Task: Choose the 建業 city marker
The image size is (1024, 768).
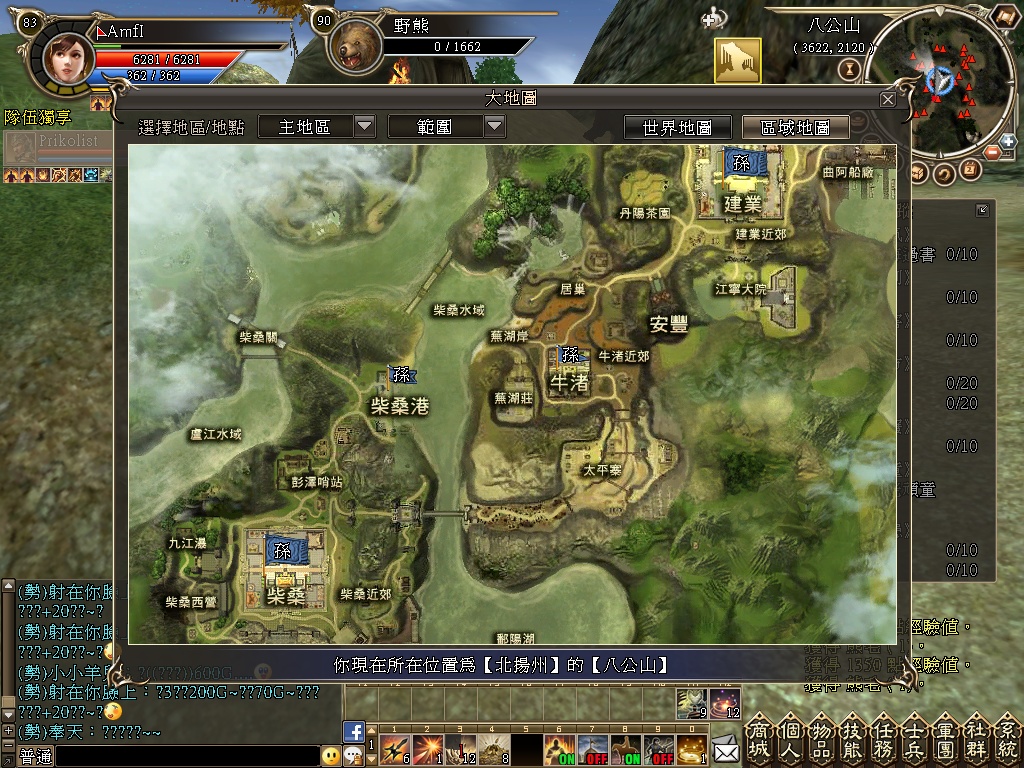Action: pyautogui.click(x=743, y=203)
